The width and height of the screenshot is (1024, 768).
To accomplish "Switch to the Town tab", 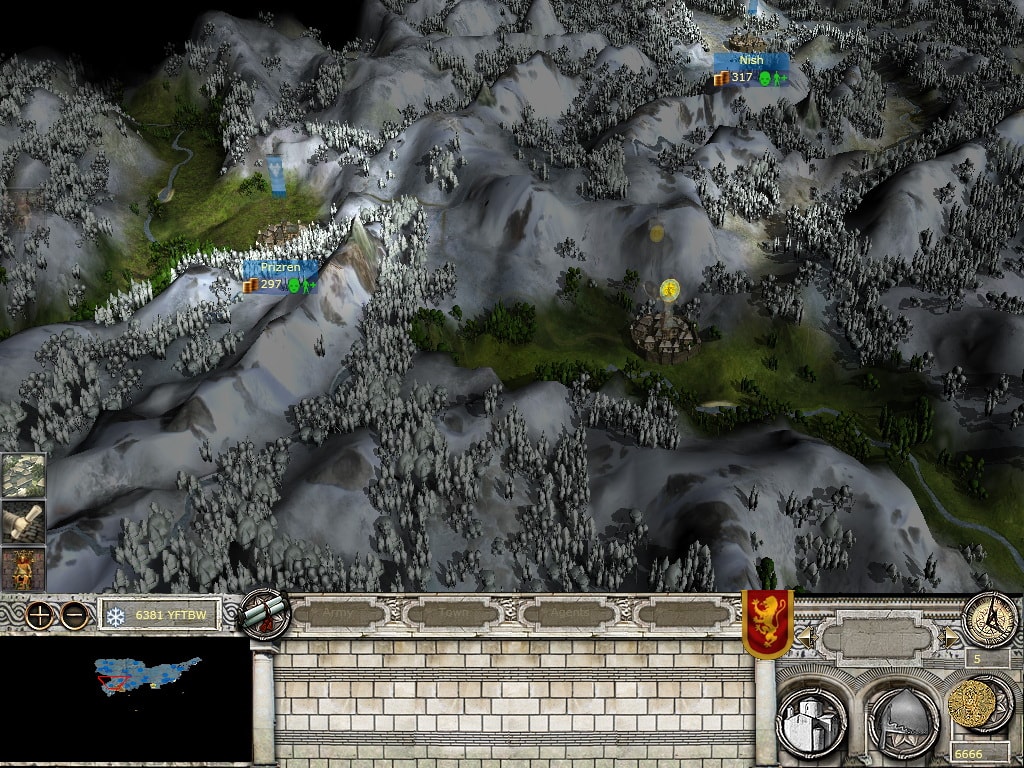I will pyautogui.click(x=455, y=613).
